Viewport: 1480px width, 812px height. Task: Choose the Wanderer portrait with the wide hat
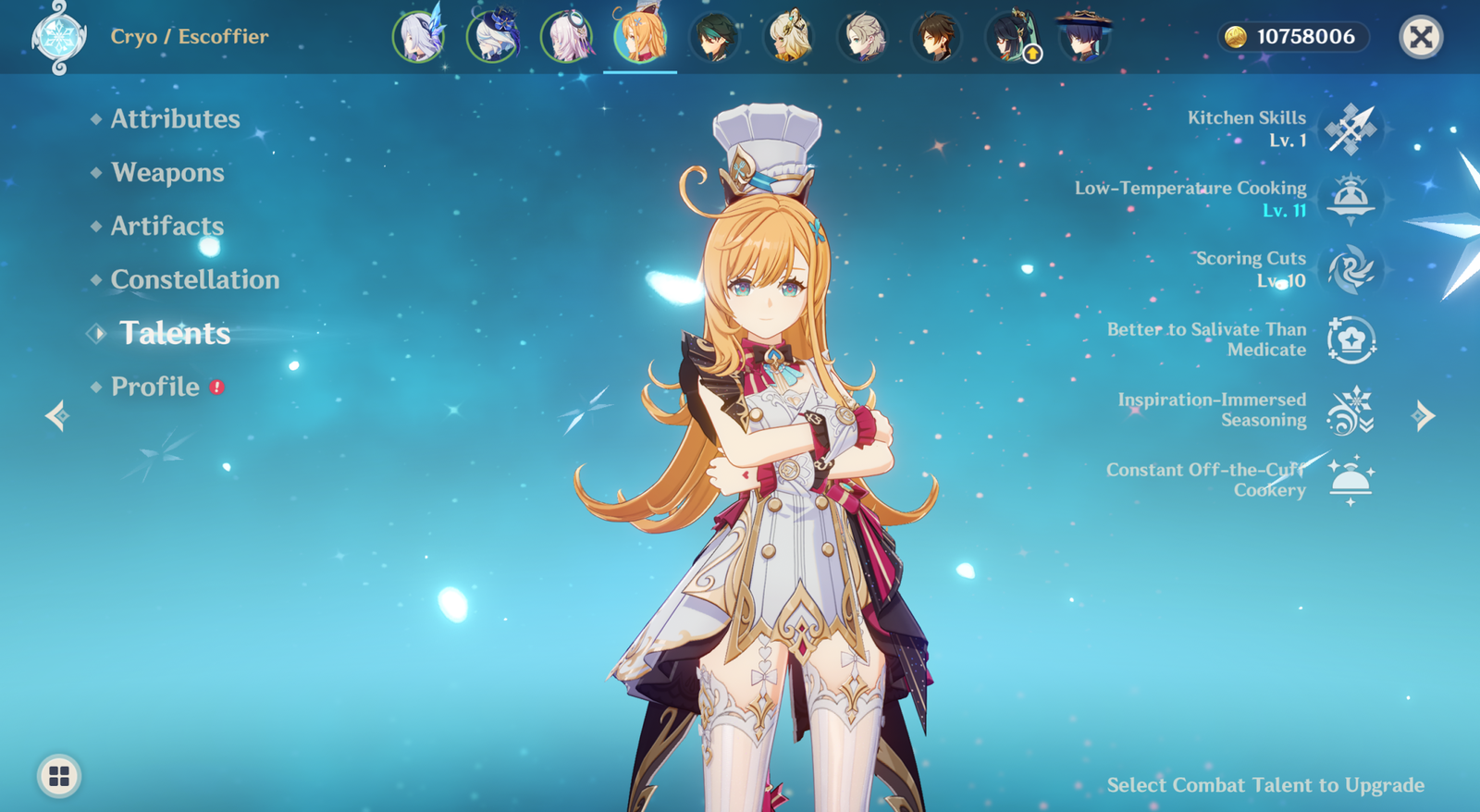1083,38
